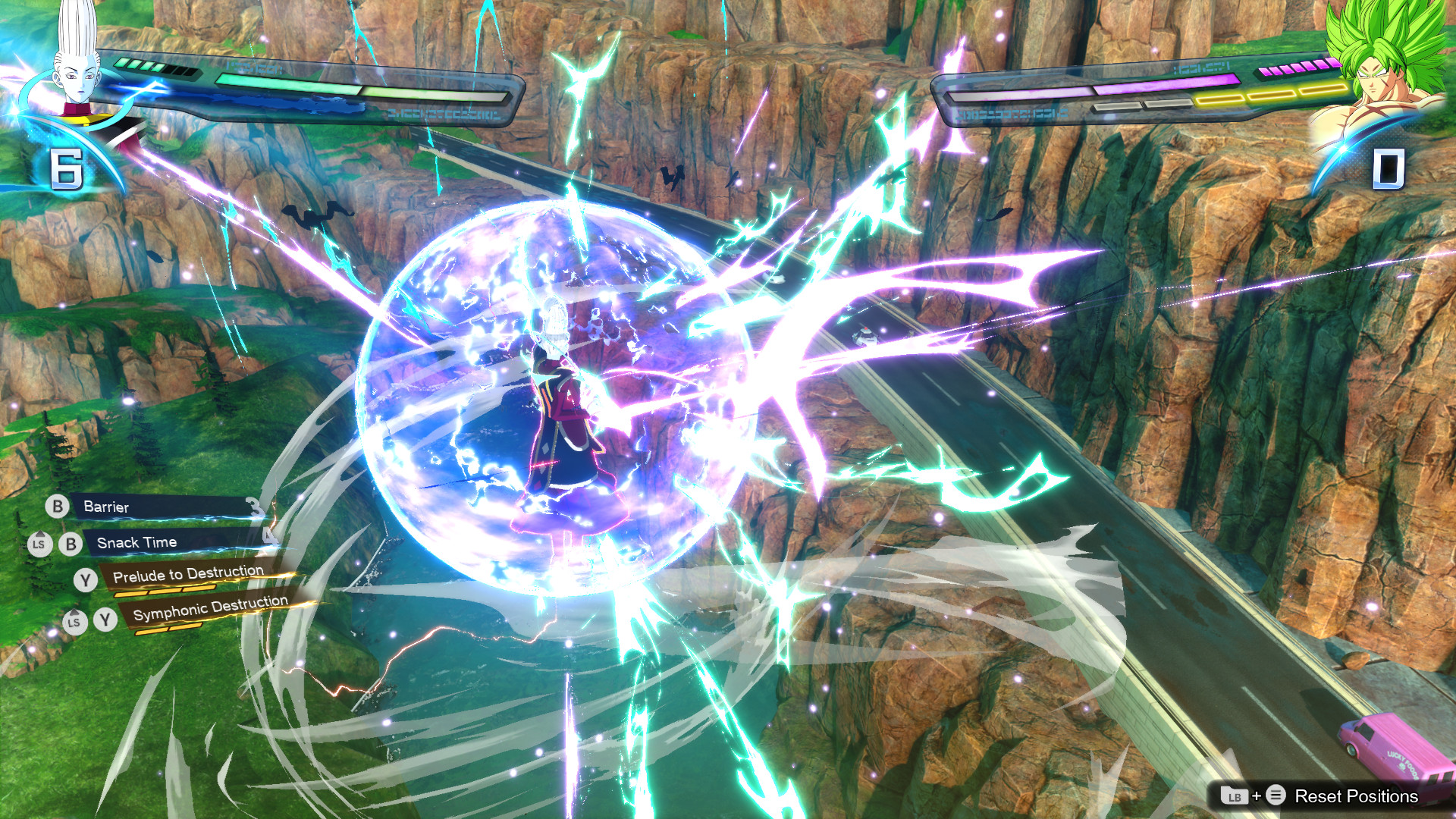
Task: Expand the Prelude to Destruction skill row
Action: click(x=190, y=573)
